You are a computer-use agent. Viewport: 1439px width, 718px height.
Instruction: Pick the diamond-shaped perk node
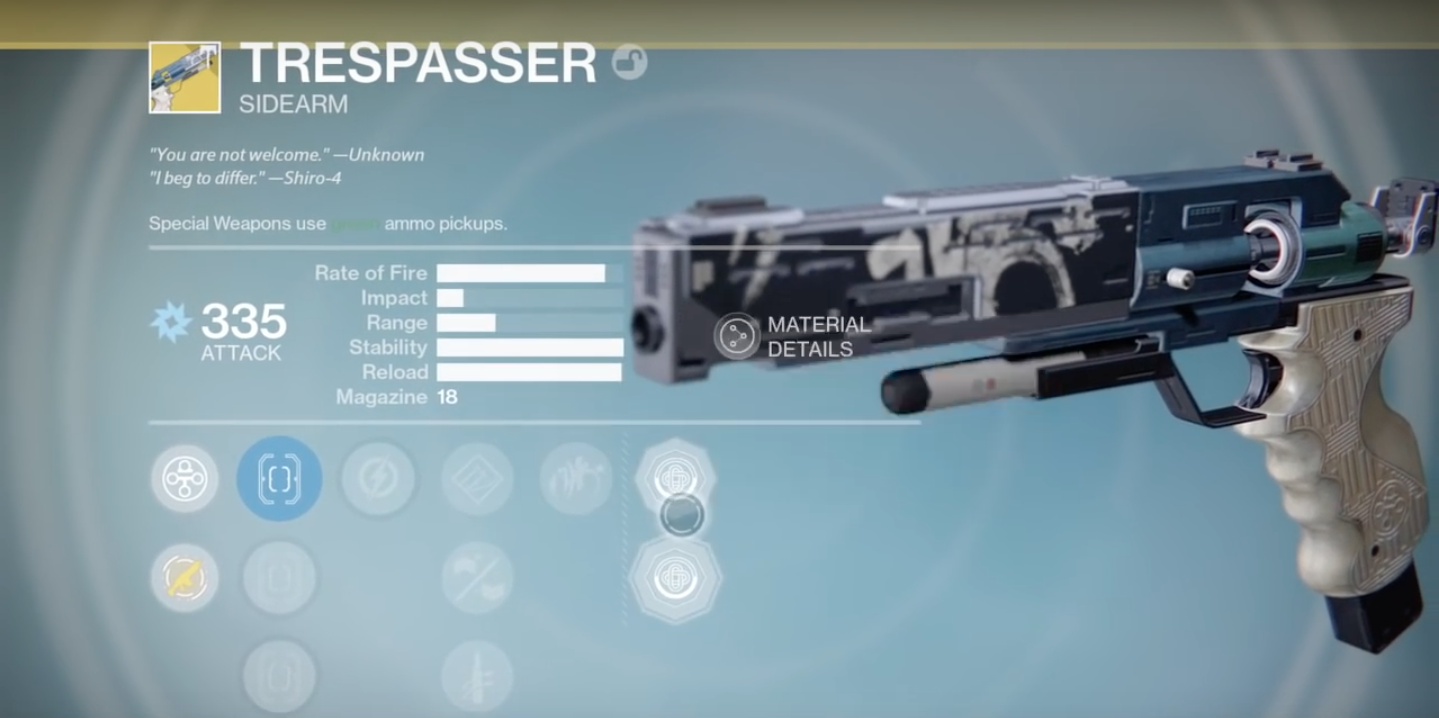point(477,479)
